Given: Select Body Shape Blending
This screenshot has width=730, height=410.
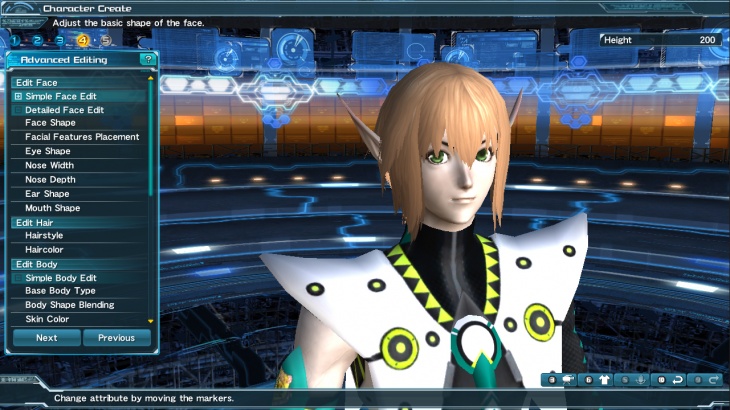Looking at the screenshot, I should click(x=70, y=305).
